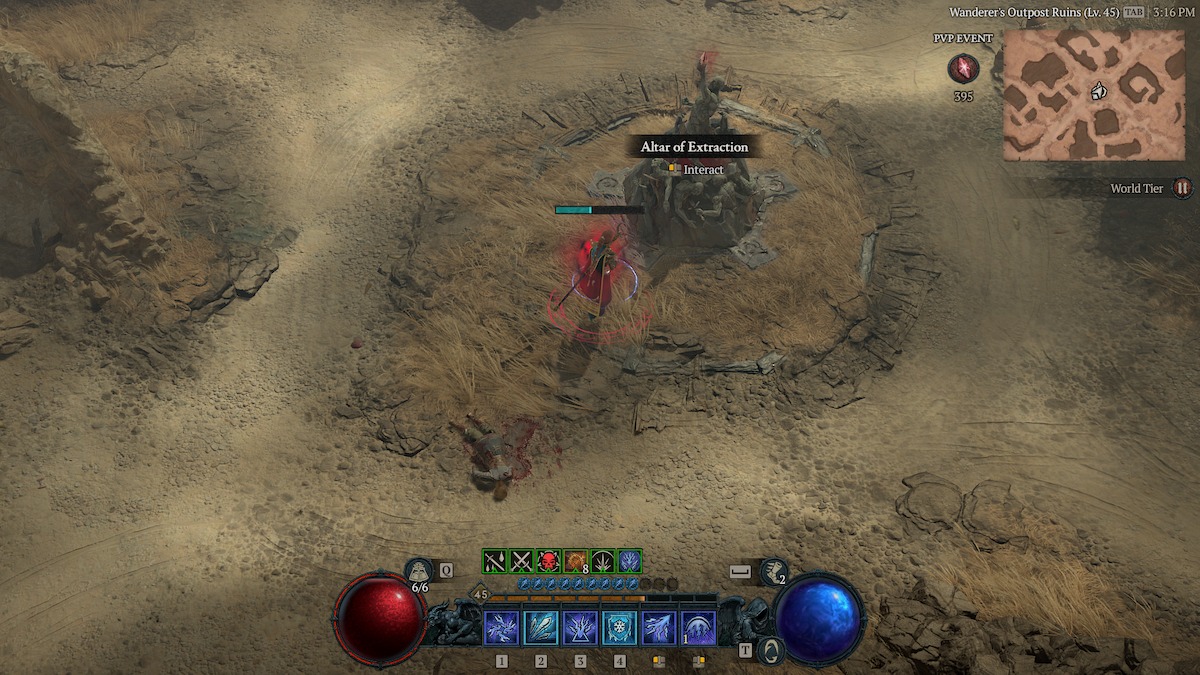Activate the snowflake shield skill in slot 4
This screenshot has width=1200, height=675.
(x=620, y=628)
